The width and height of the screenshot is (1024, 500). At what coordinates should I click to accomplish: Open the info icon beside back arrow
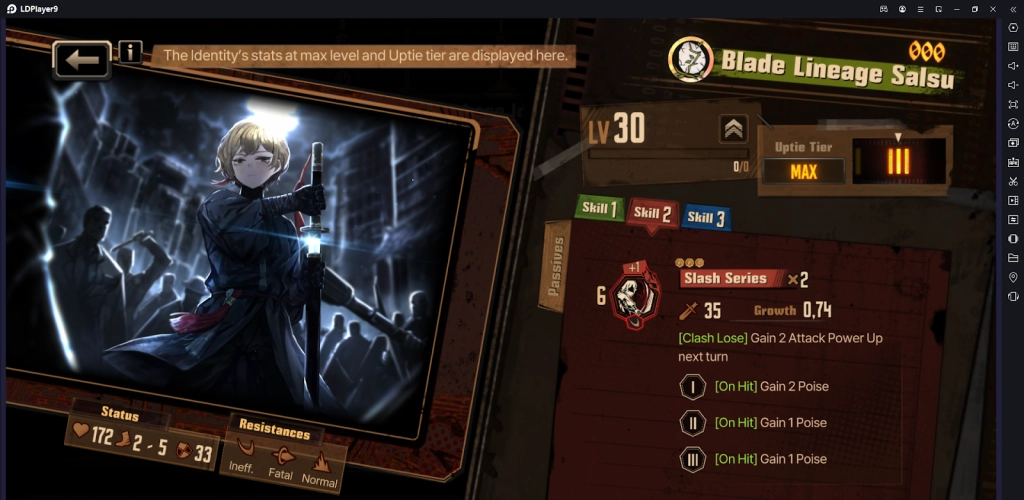[130, 51]
